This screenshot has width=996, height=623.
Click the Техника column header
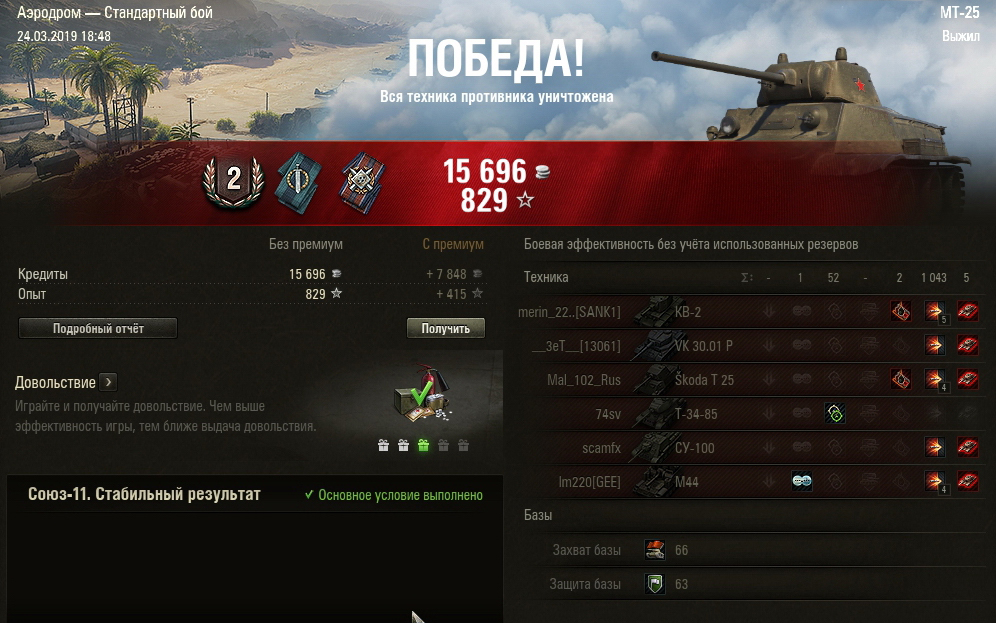tap(546, 277)
